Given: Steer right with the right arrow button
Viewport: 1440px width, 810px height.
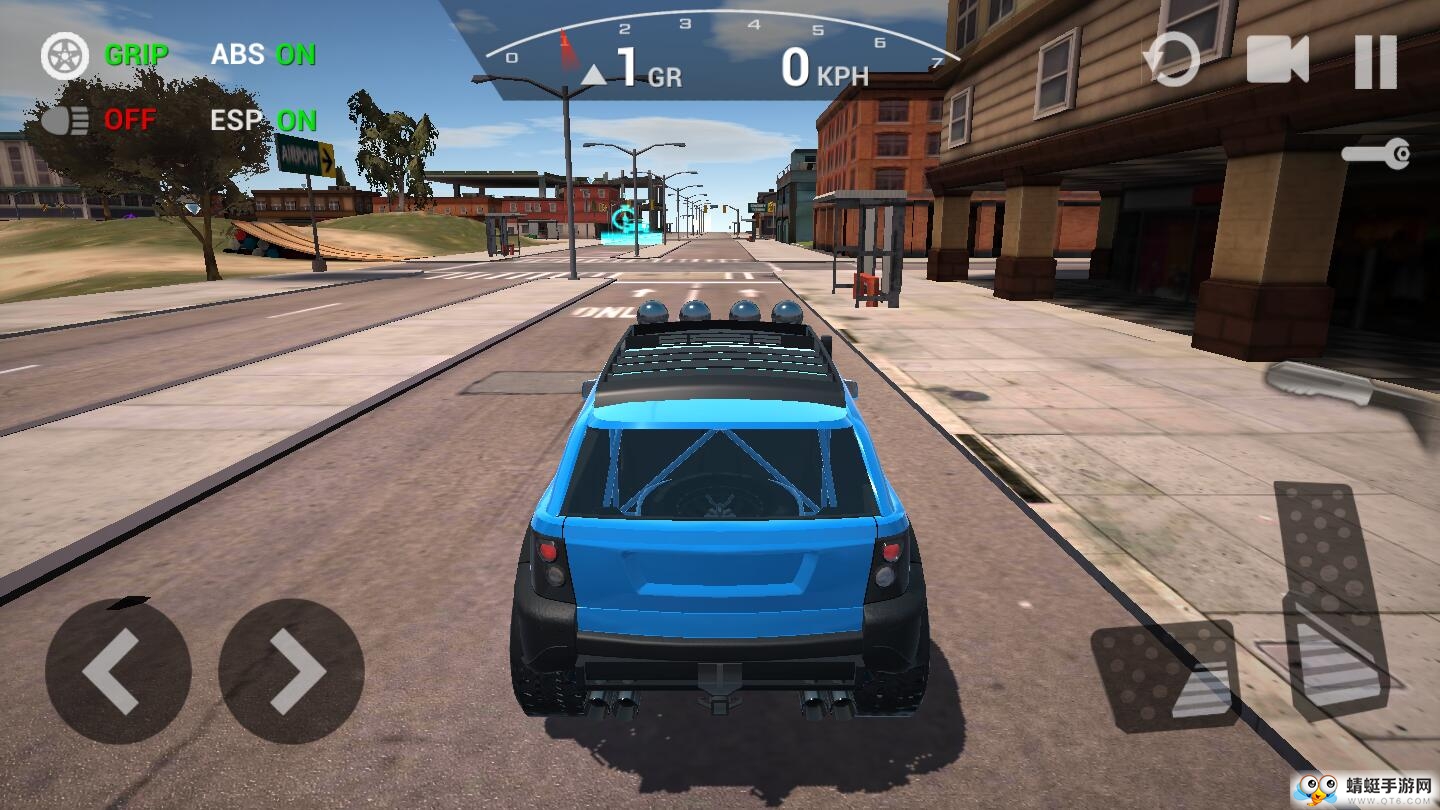Looking at the screenshot, I should pyautogui.click(x=291, y=671).
